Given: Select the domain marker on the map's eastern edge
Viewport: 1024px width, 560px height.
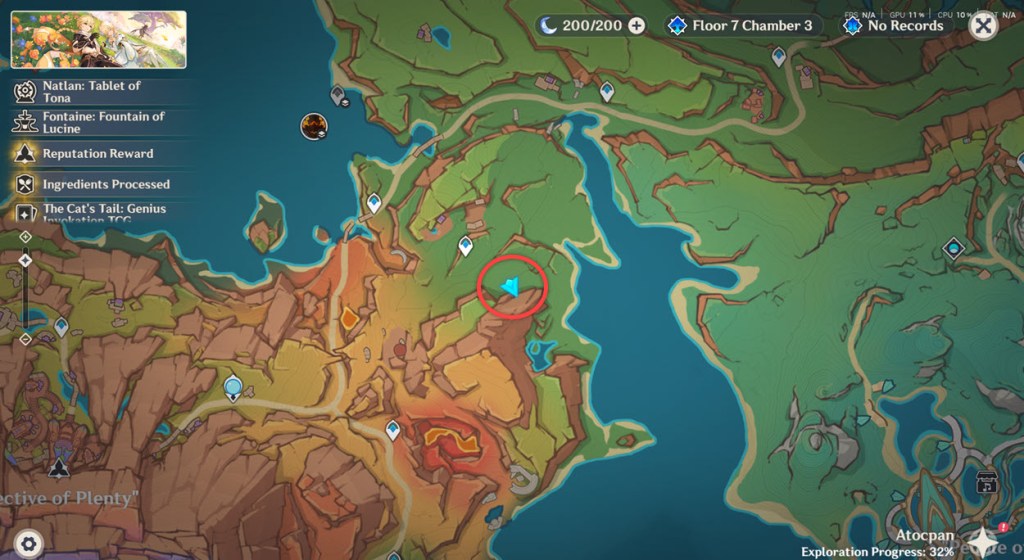Looking at the screenshot, I should [954, 248].
